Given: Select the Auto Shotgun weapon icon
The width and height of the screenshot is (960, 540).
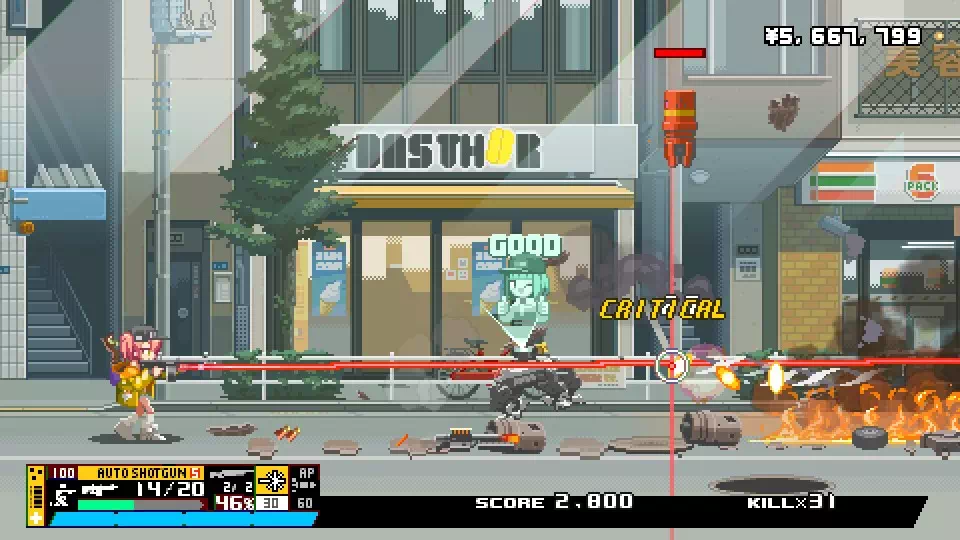Looking at the screenshot, I should (100, 489).
